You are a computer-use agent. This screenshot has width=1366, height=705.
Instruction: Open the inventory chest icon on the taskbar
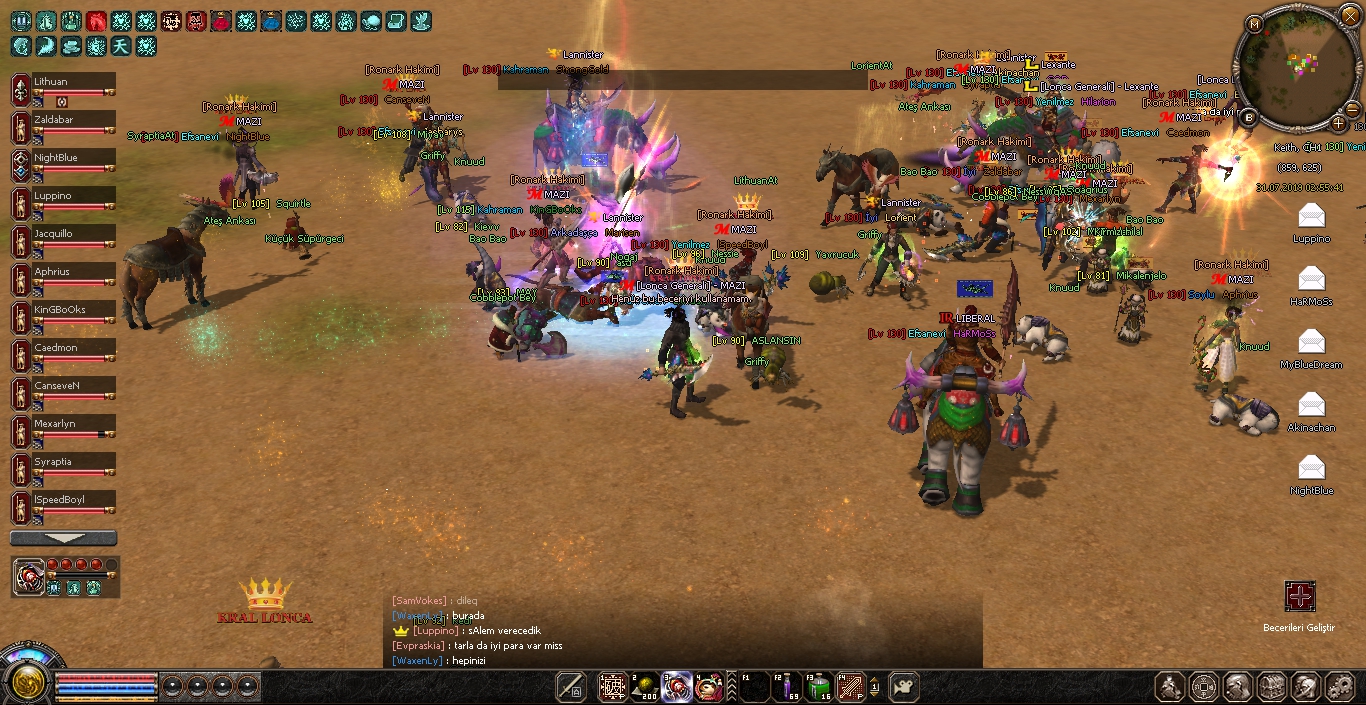tap(1272, 687)
